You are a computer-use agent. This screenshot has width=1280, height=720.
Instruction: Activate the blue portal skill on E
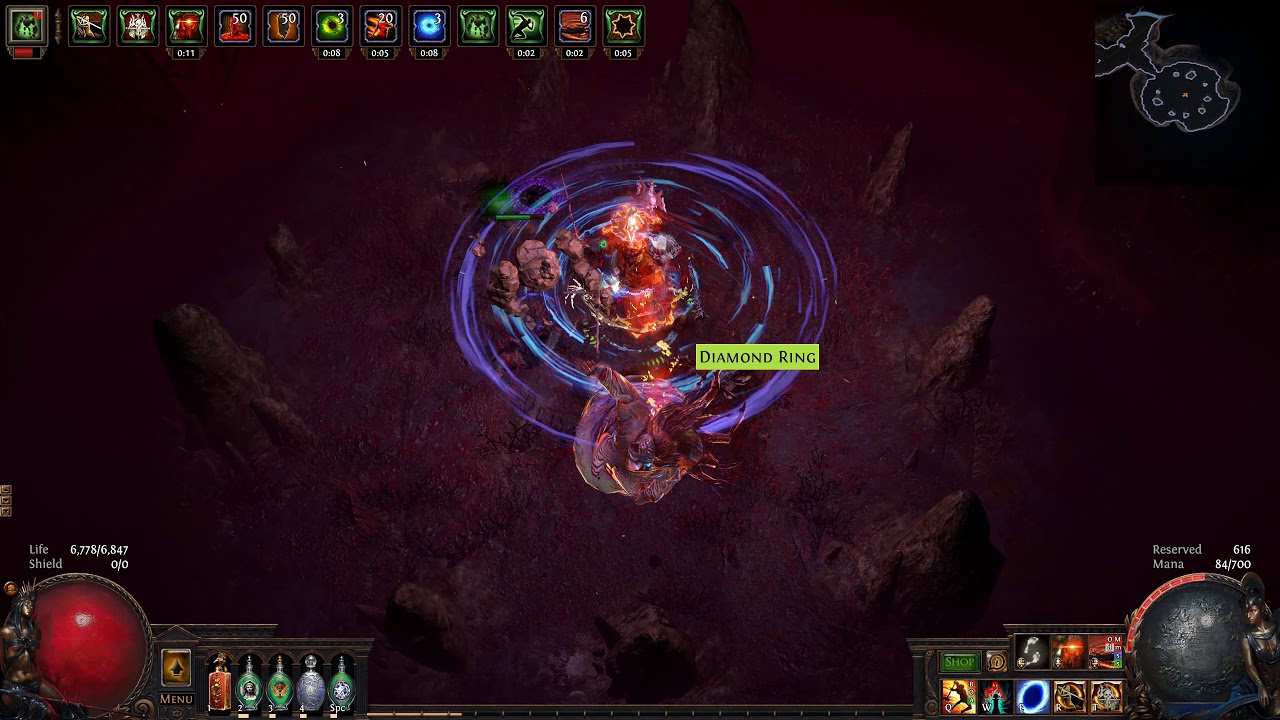(x=1032, y=696)
